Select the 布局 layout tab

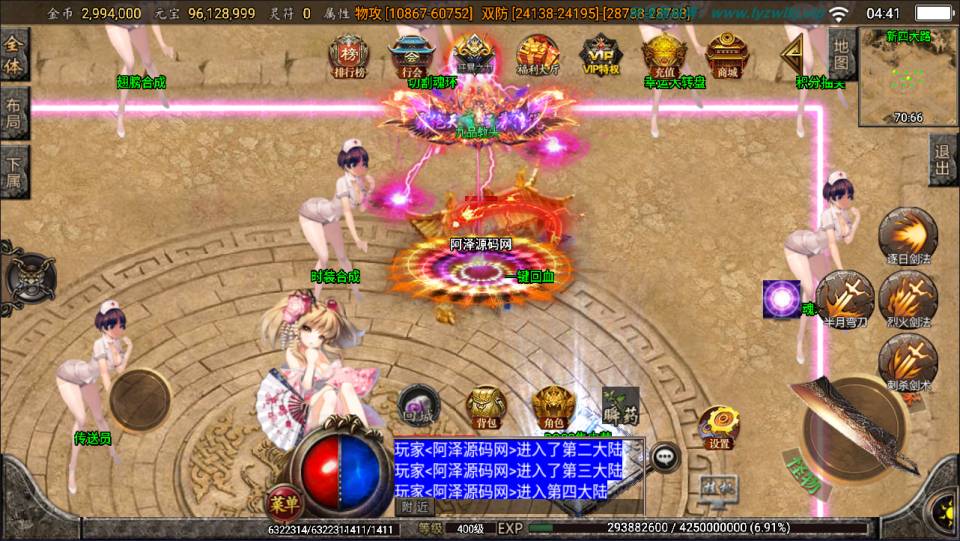coord(14,114)
